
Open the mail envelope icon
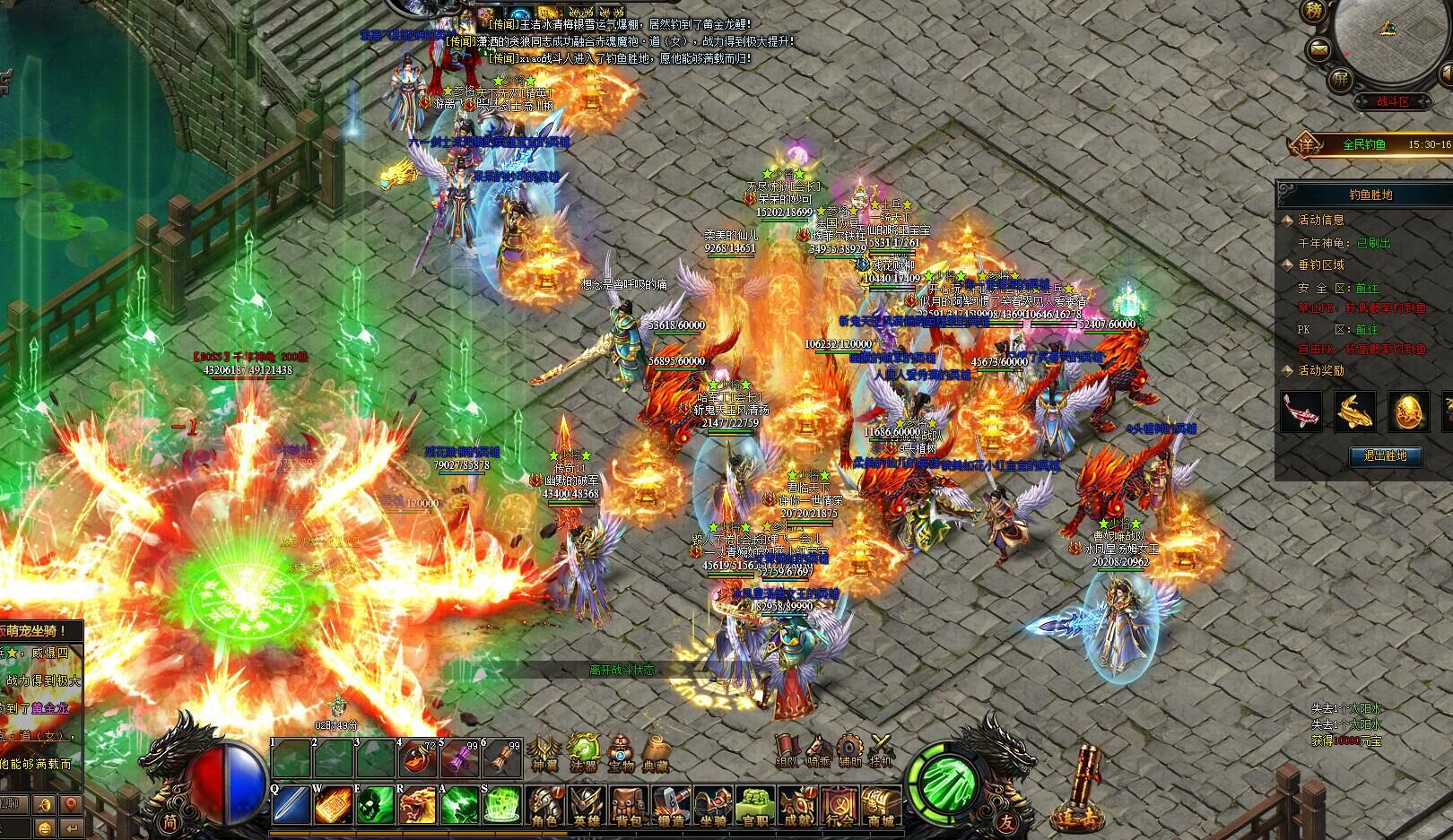pos(1319,49)
